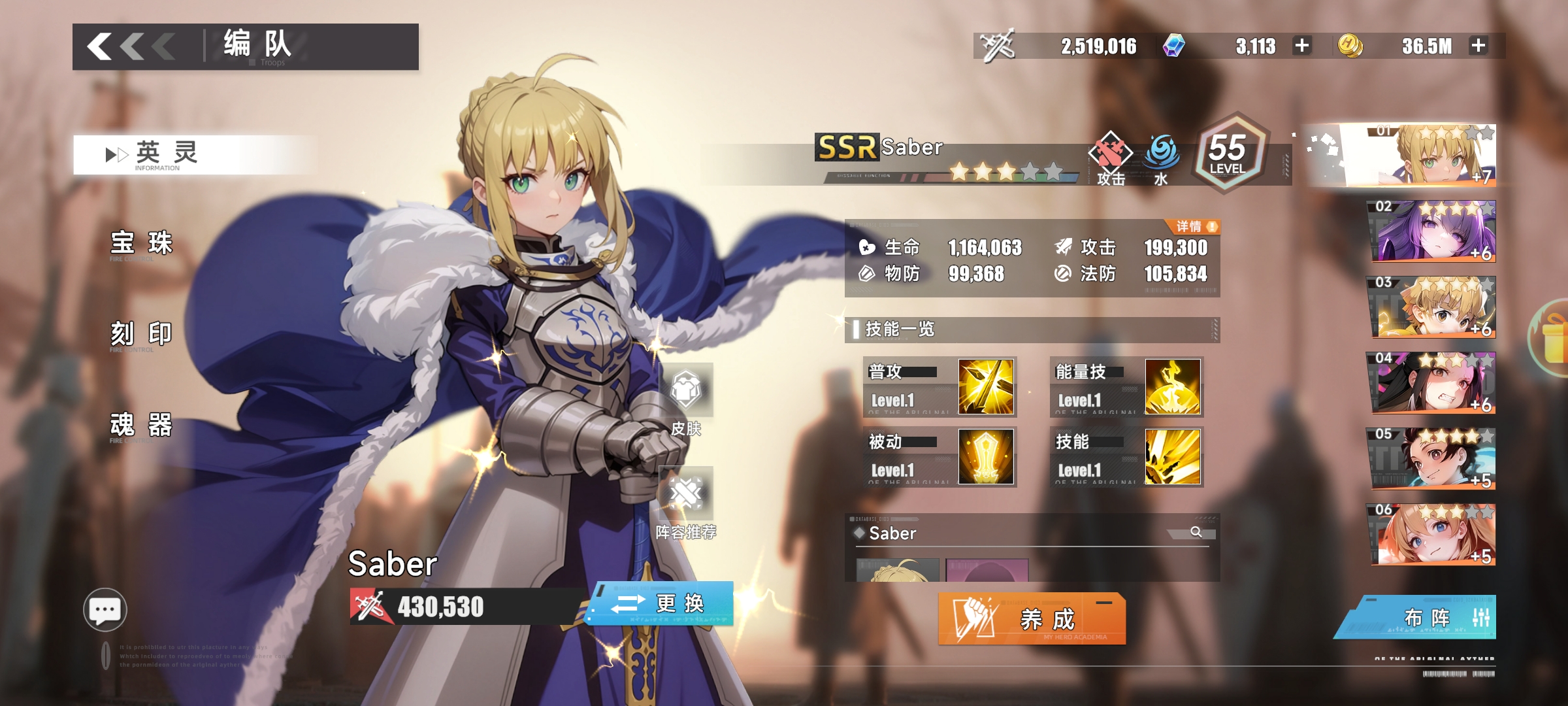This screenshot has height=706, width=1568.
Task: View the 被动 passive skill icon
Action: coord(986,456)
